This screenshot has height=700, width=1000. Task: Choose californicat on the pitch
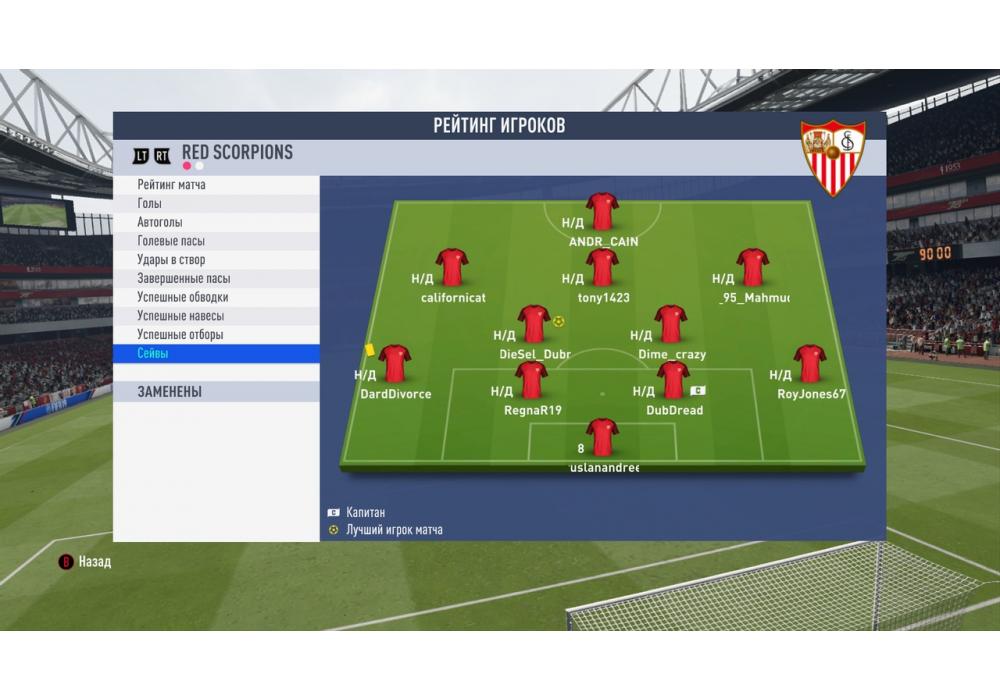(452, 268)
